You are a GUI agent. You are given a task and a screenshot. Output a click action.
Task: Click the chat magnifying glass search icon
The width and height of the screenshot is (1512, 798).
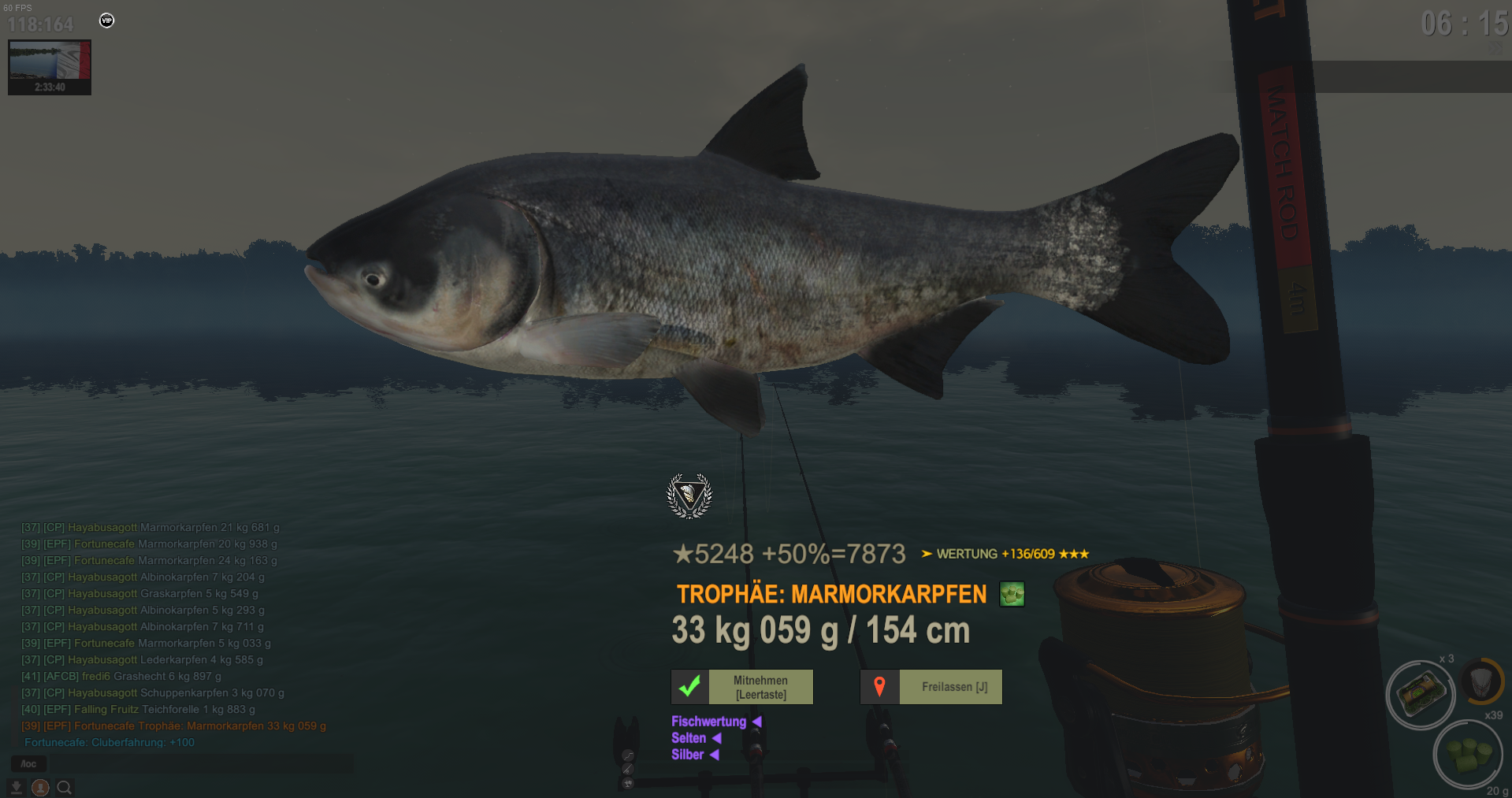(x=65, y=787)
